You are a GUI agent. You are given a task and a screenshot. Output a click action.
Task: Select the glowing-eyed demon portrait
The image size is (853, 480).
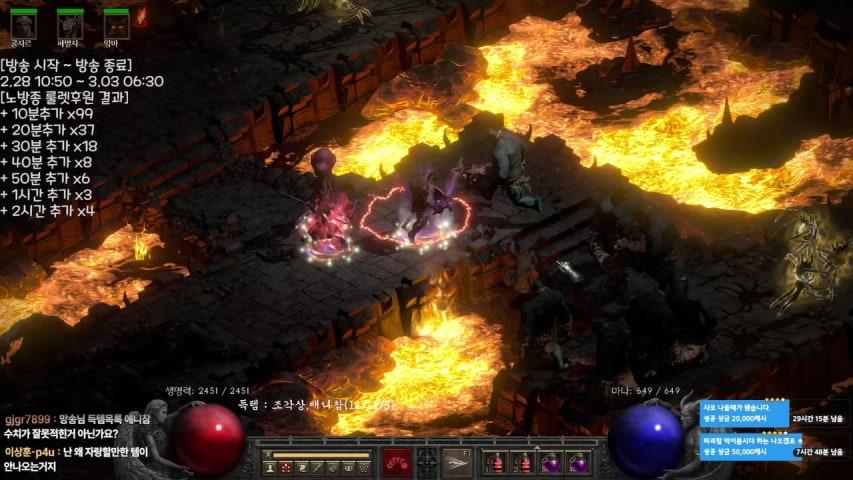[117, 22]
